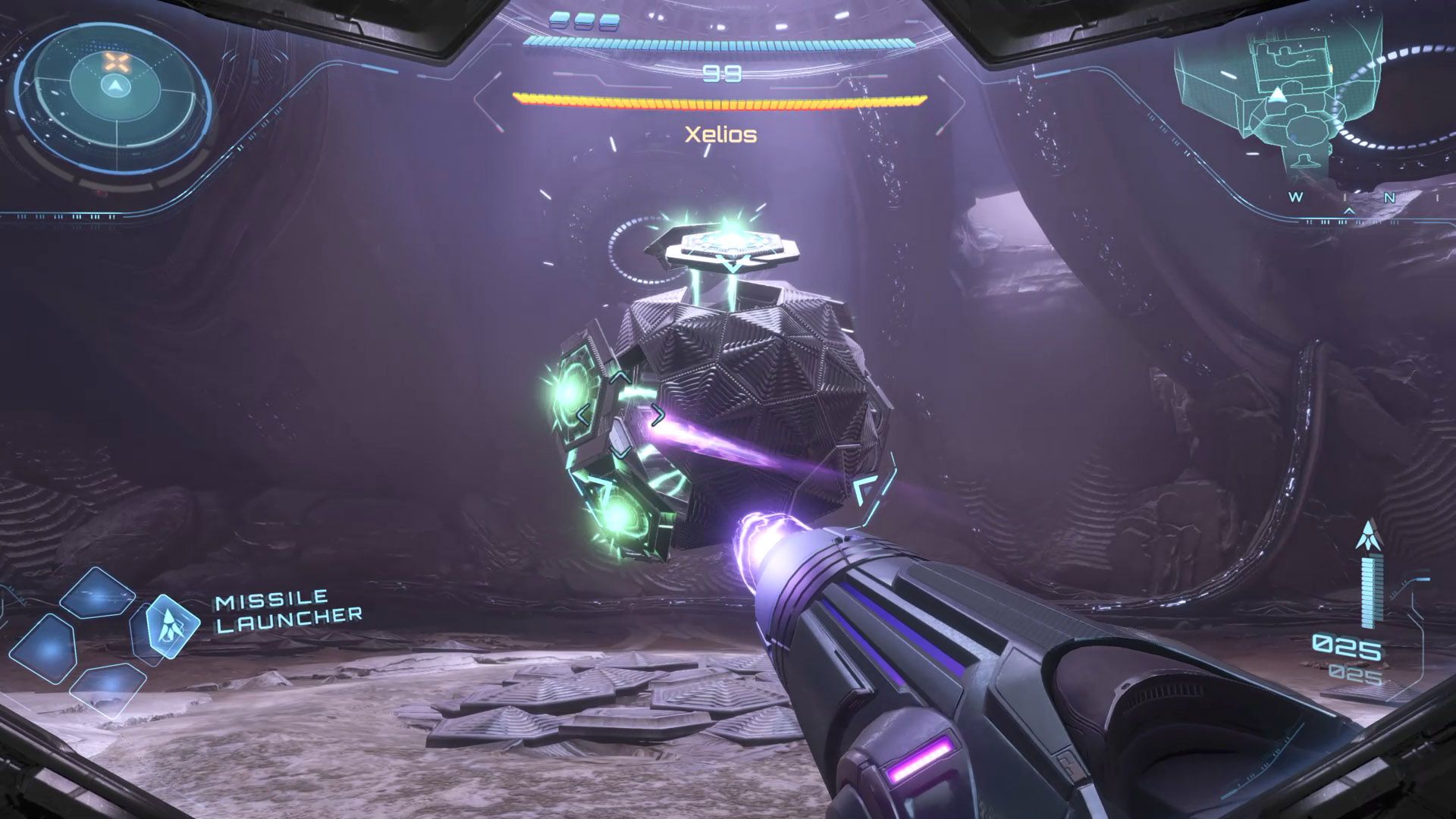Click the orange enemy marker on radar
This screenshot has height=819, width=1456.
tap(115, 61)
